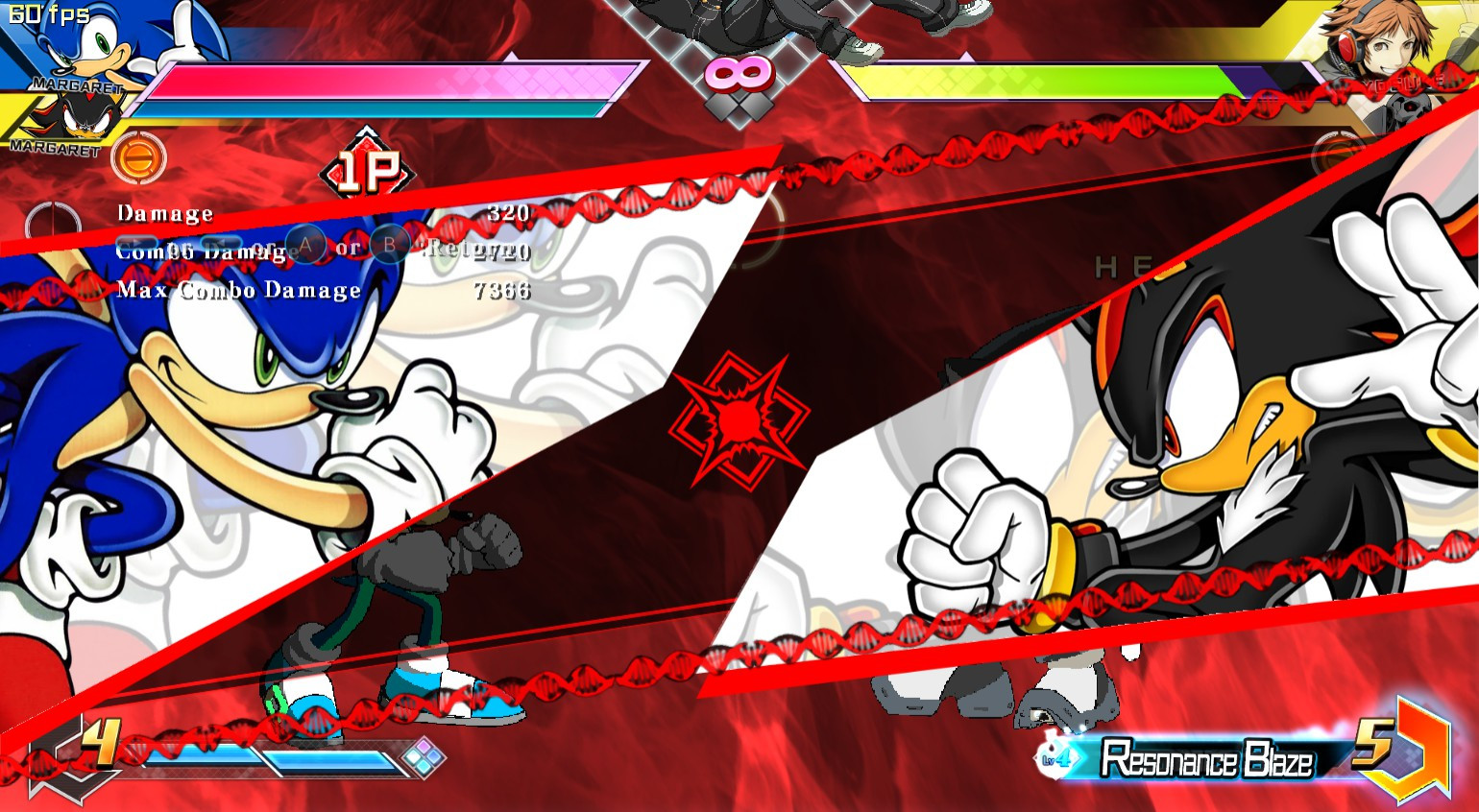Click the A button prompt in the combo text

(304, 246)
